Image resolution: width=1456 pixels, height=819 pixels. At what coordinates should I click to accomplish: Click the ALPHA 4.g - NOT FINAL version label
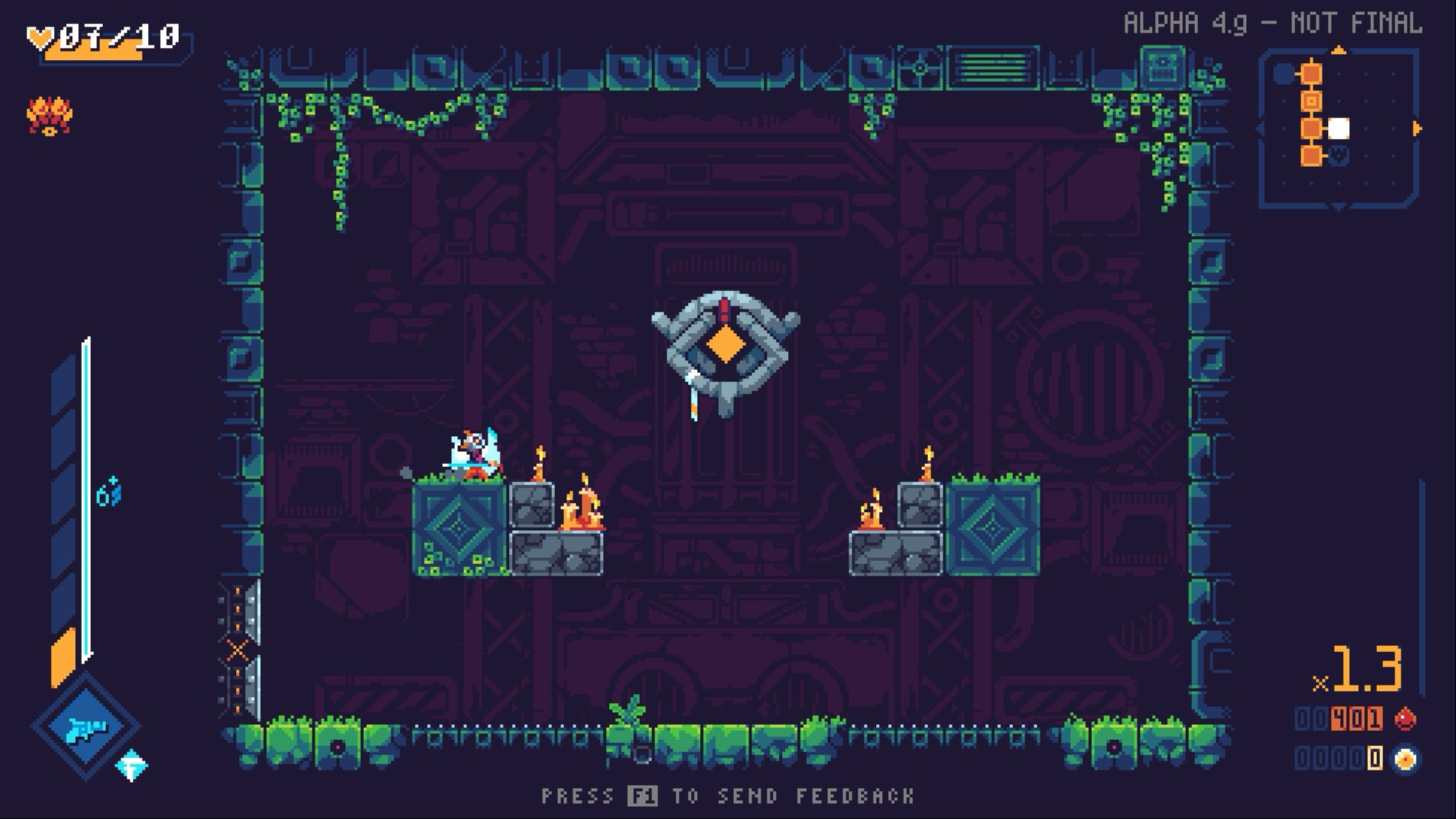point(1274,23)
